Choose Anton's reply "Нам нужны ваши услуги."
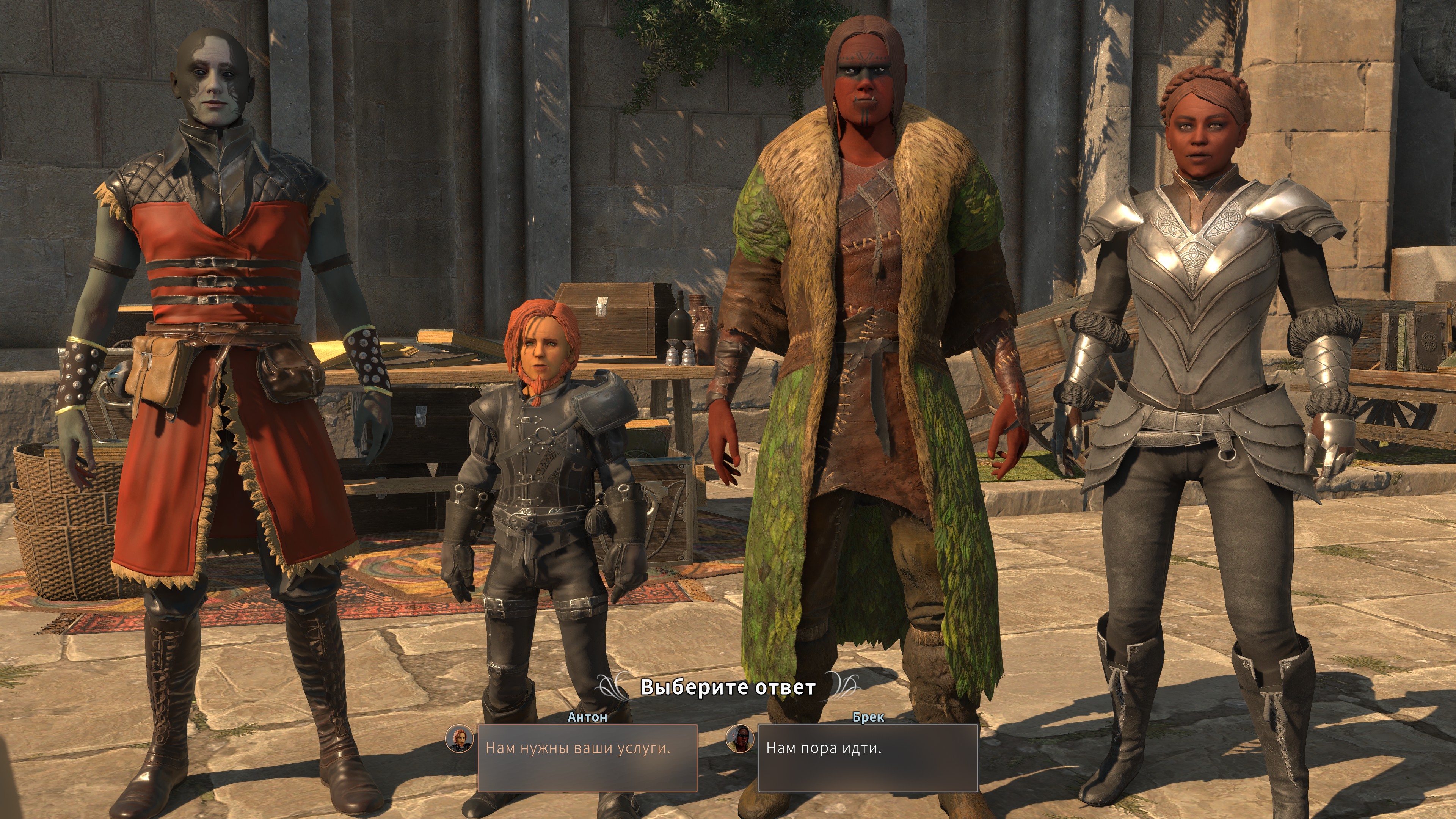The image size is (1456, 819). pos(587,758)
